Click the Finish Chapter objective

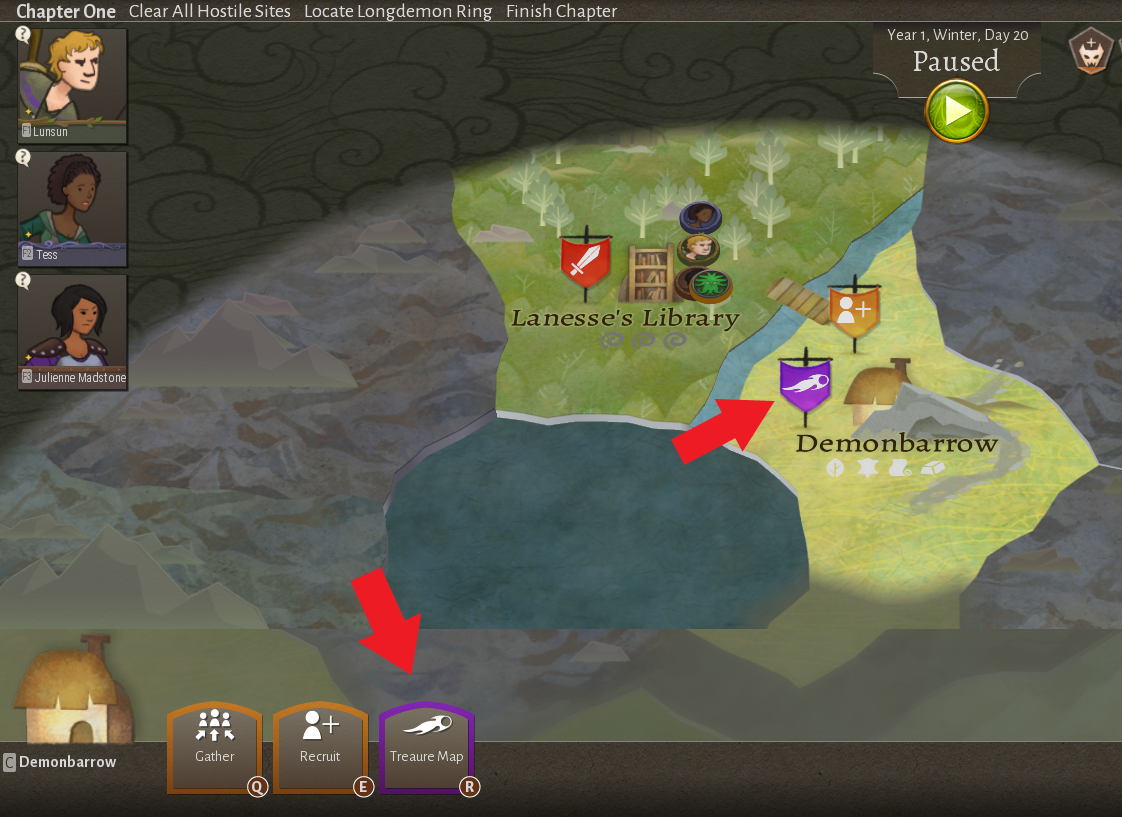[561, 12]
